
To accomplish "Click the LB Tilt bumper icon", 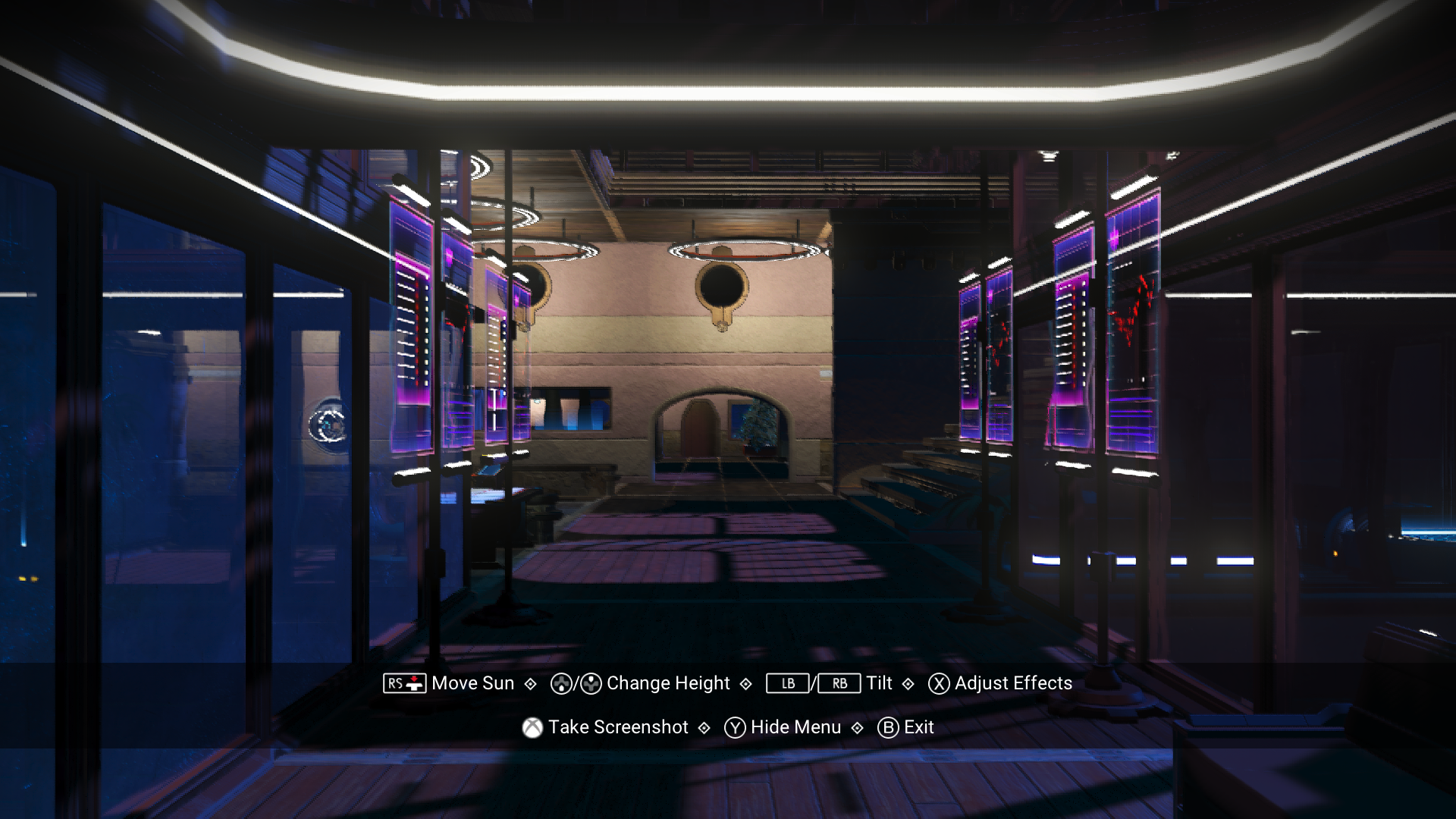I will 787,683.
